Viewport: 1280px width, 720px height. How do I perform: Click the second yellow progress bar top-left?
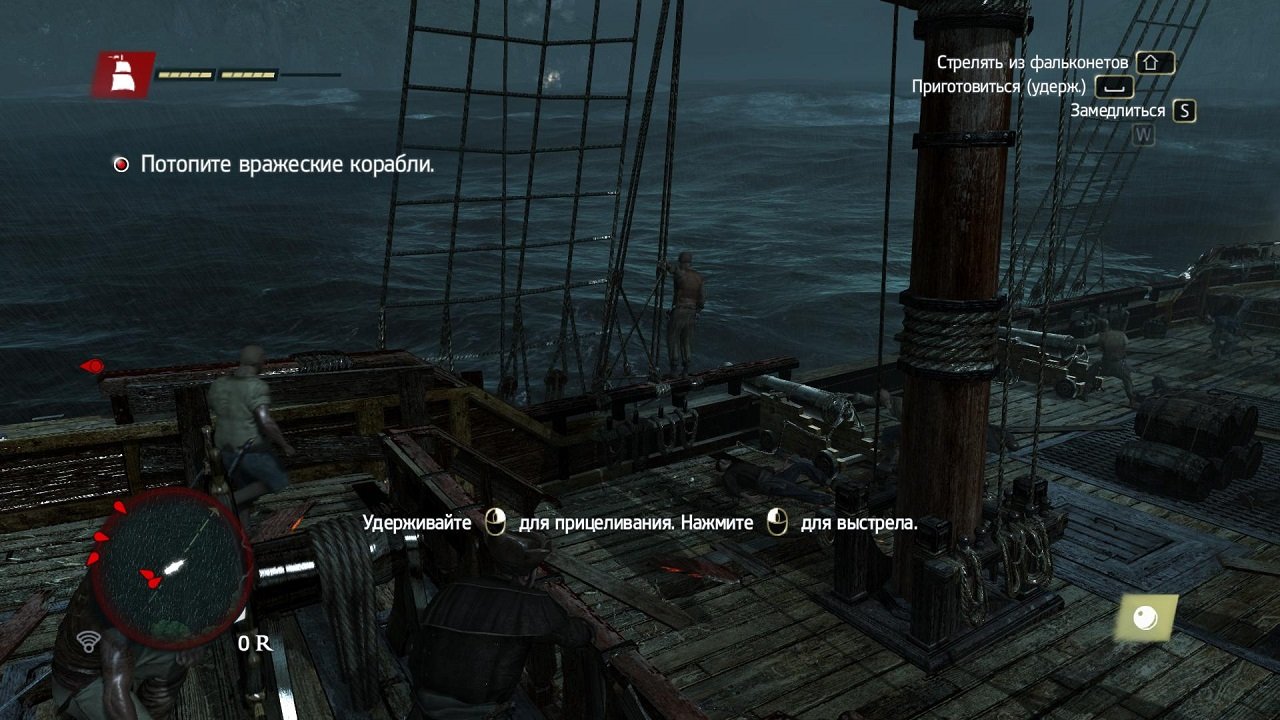click(248, 74)
